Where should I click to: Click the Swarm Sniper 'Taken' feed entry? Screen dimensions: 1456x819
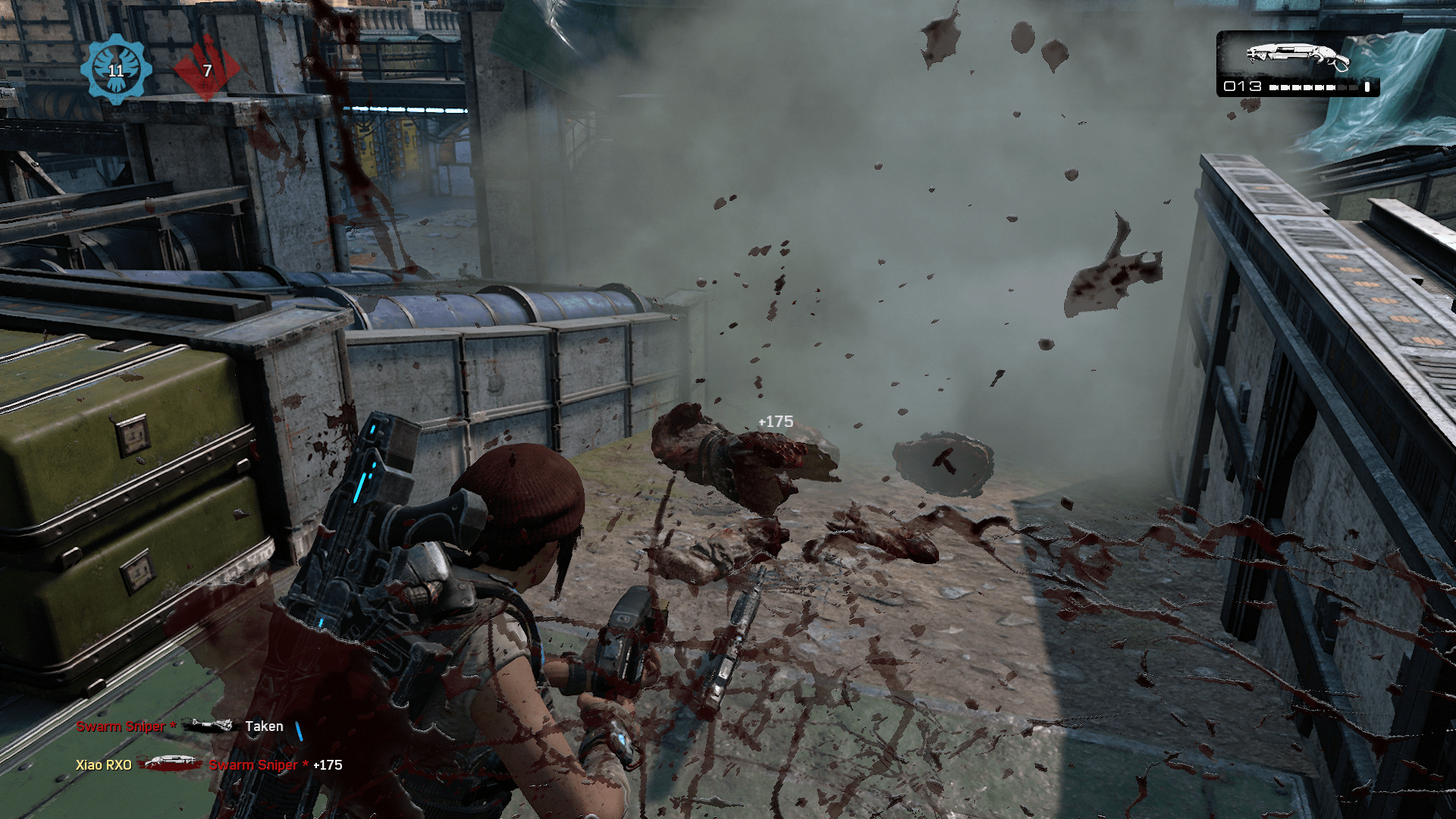(180, 726)
